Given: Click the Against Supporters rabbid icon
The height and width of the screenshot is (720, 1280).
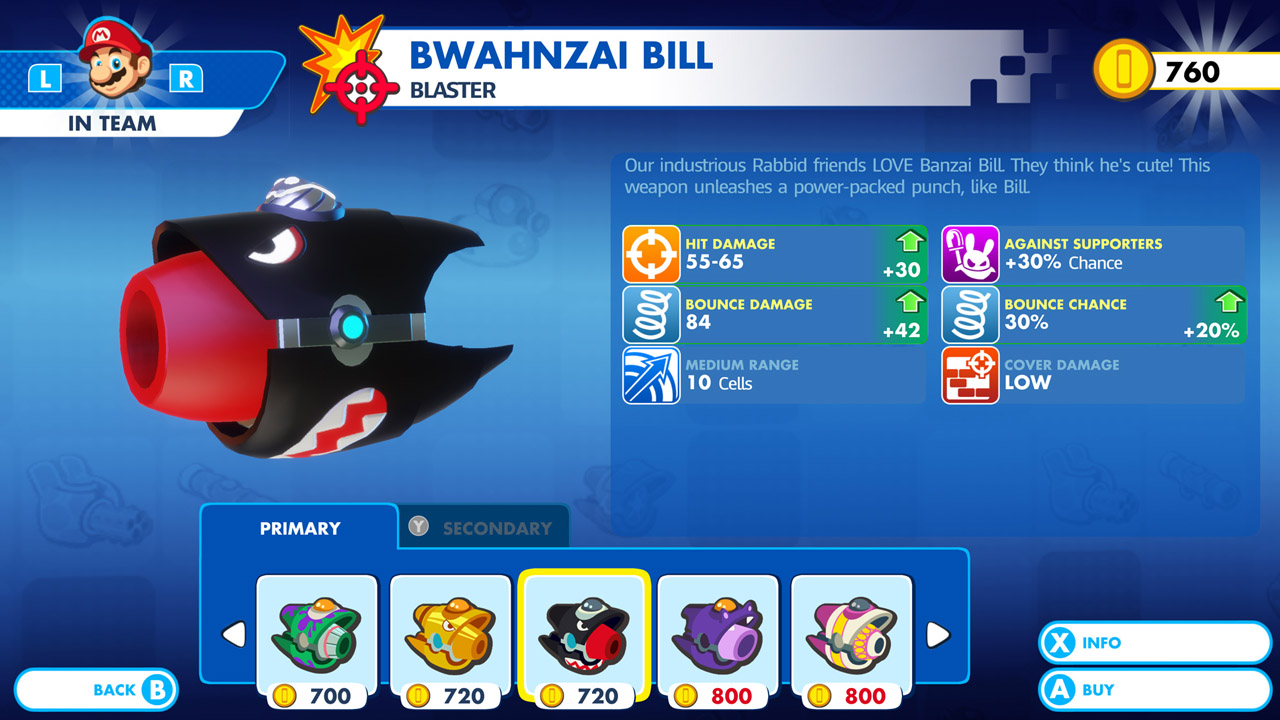Looking at the screenshot, I should coord(969,255).
